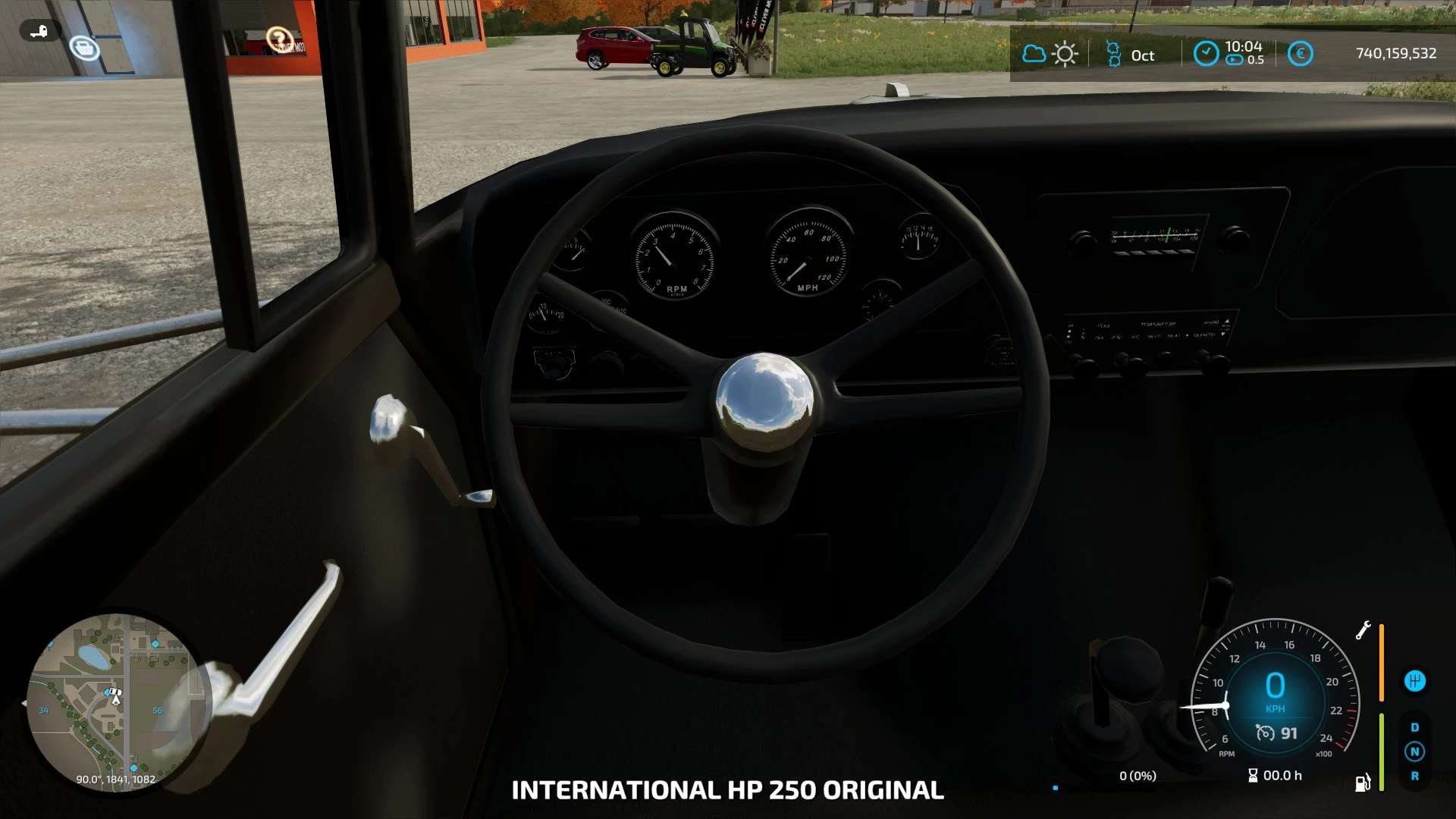
Task: Click the euro money icon
Action: click(1300, 54)
